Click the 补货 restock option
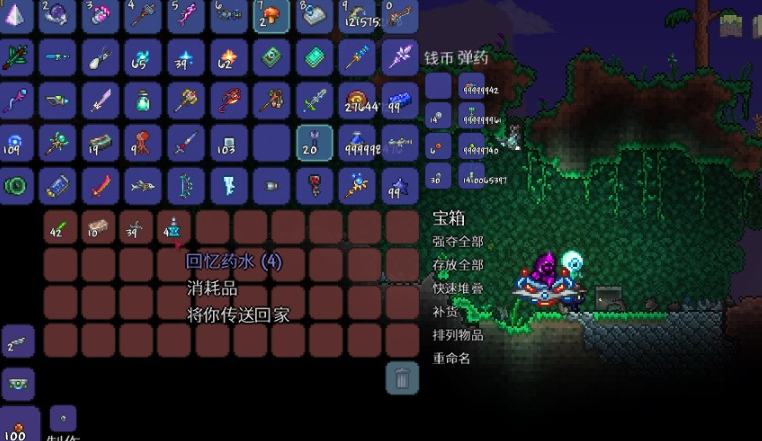 tap(445, 311)
